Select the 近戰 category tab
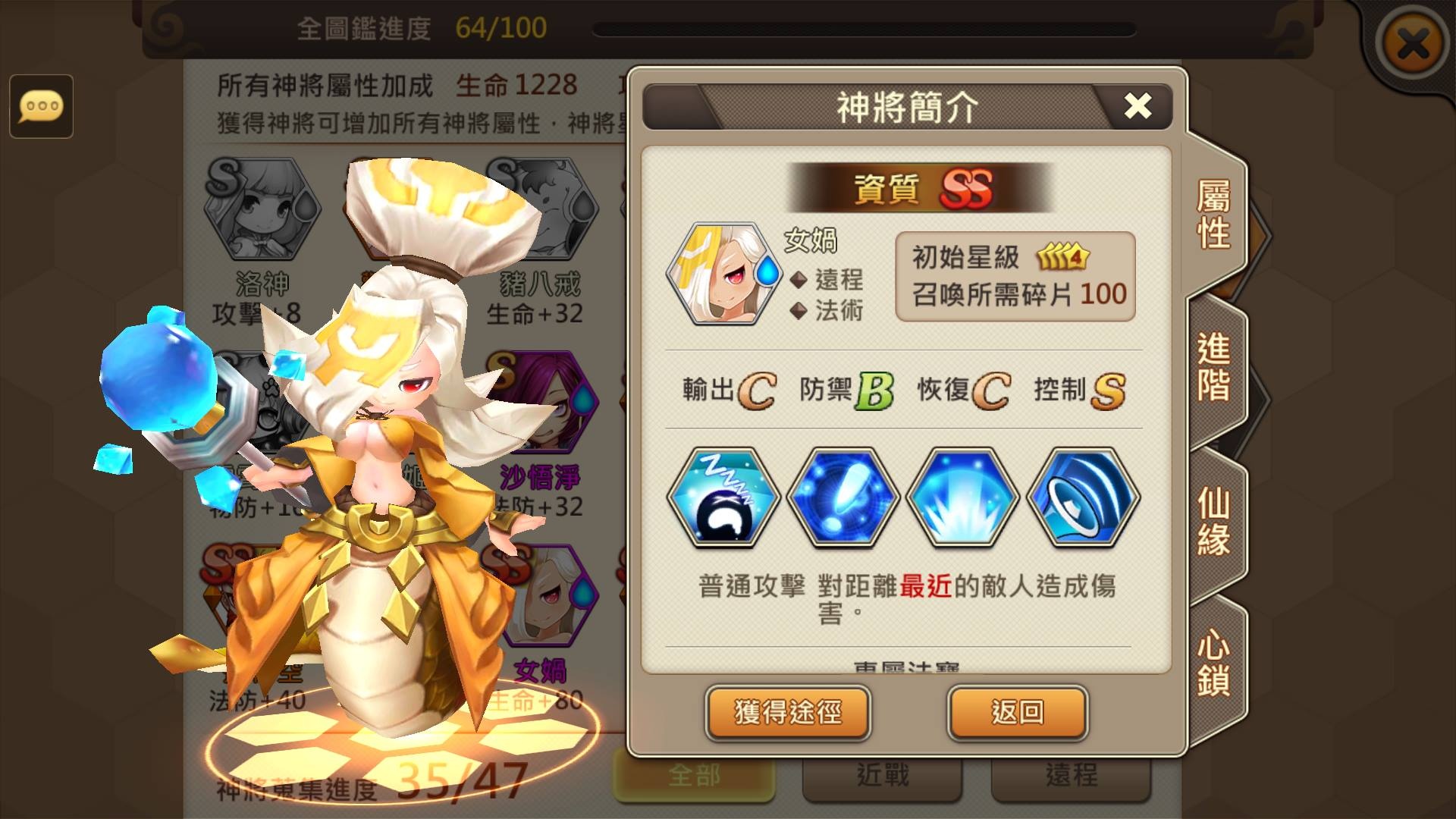Image resolution: width=1456 pixels, height=819 pixels. pyautogui.click(x=882, y=775)
